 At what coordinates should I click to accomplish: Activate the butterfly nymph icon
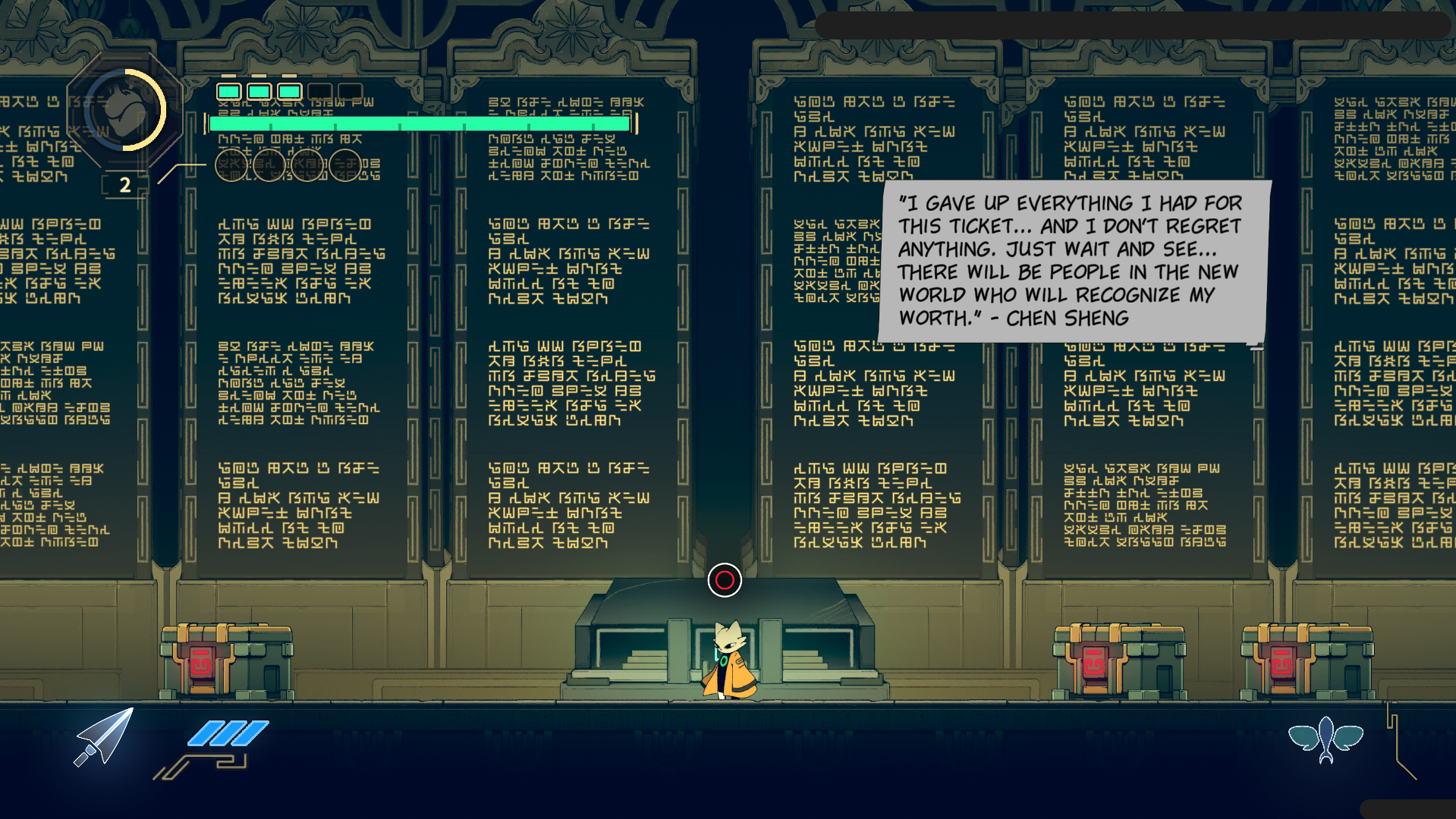tap(1325, 738)
